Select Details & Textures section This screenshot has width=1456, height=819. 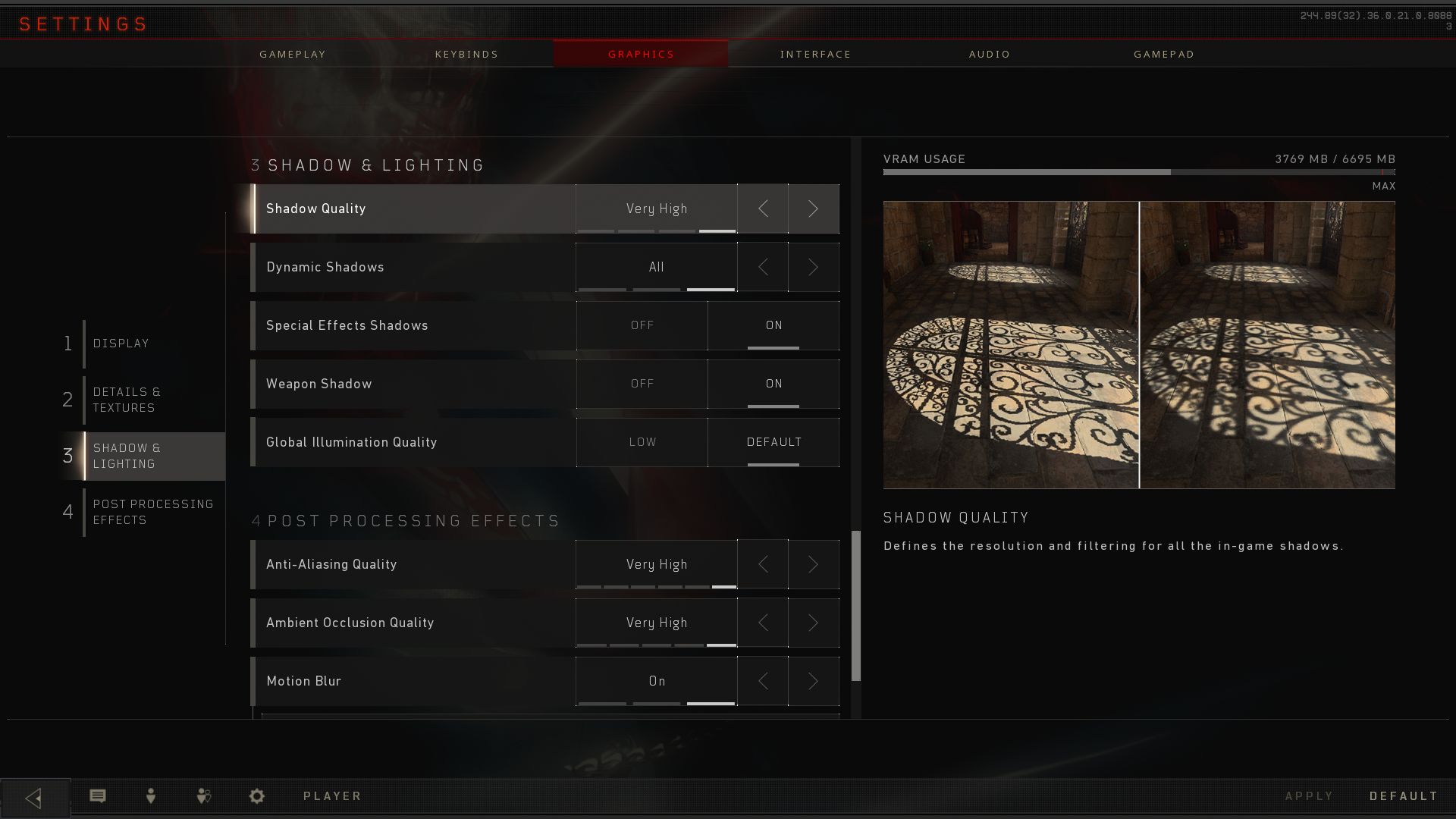click(127, 400)
